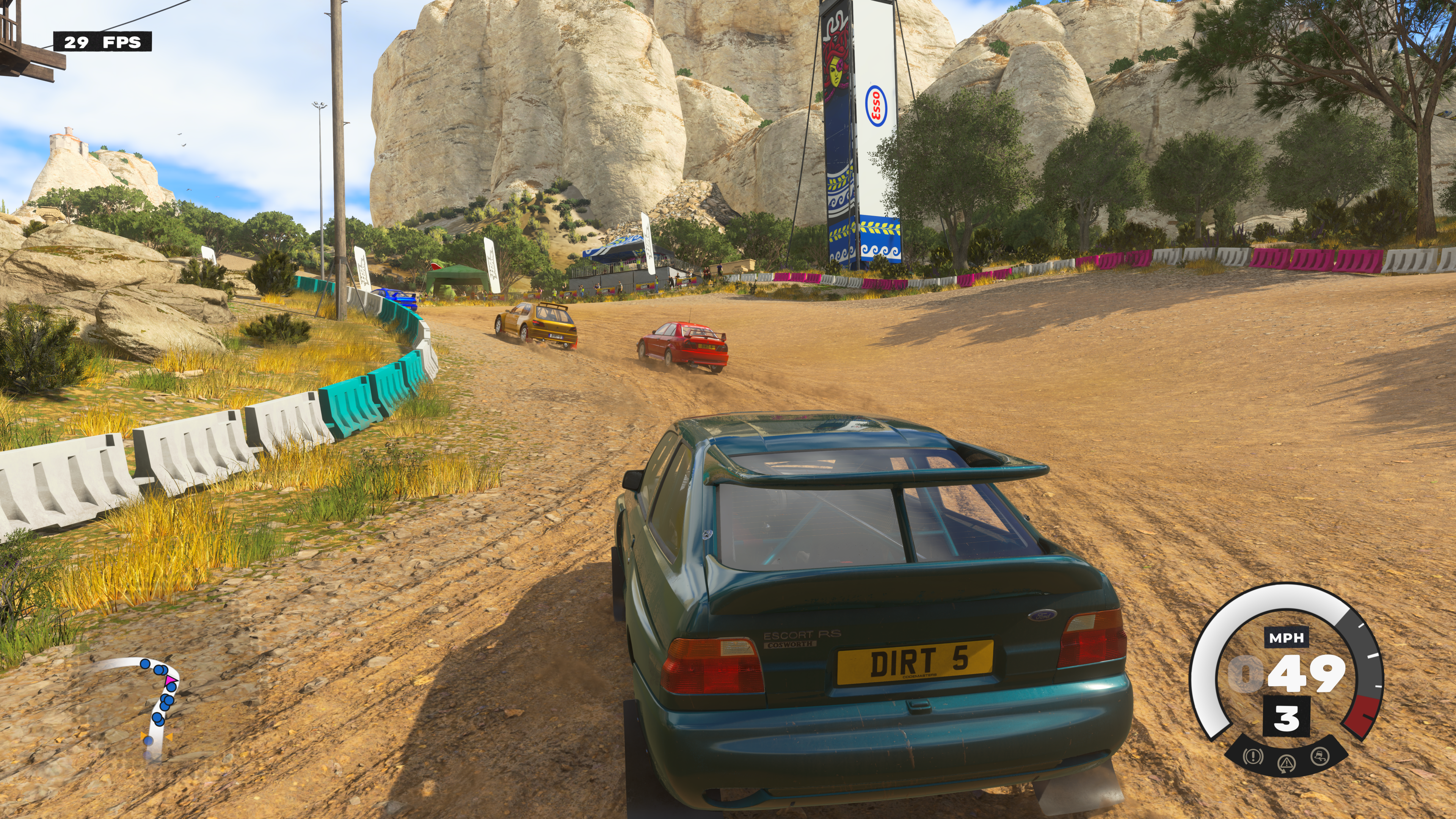Click the stability control warning triangle icon
1456x819 pixels.
click(x=1287, y=763)
